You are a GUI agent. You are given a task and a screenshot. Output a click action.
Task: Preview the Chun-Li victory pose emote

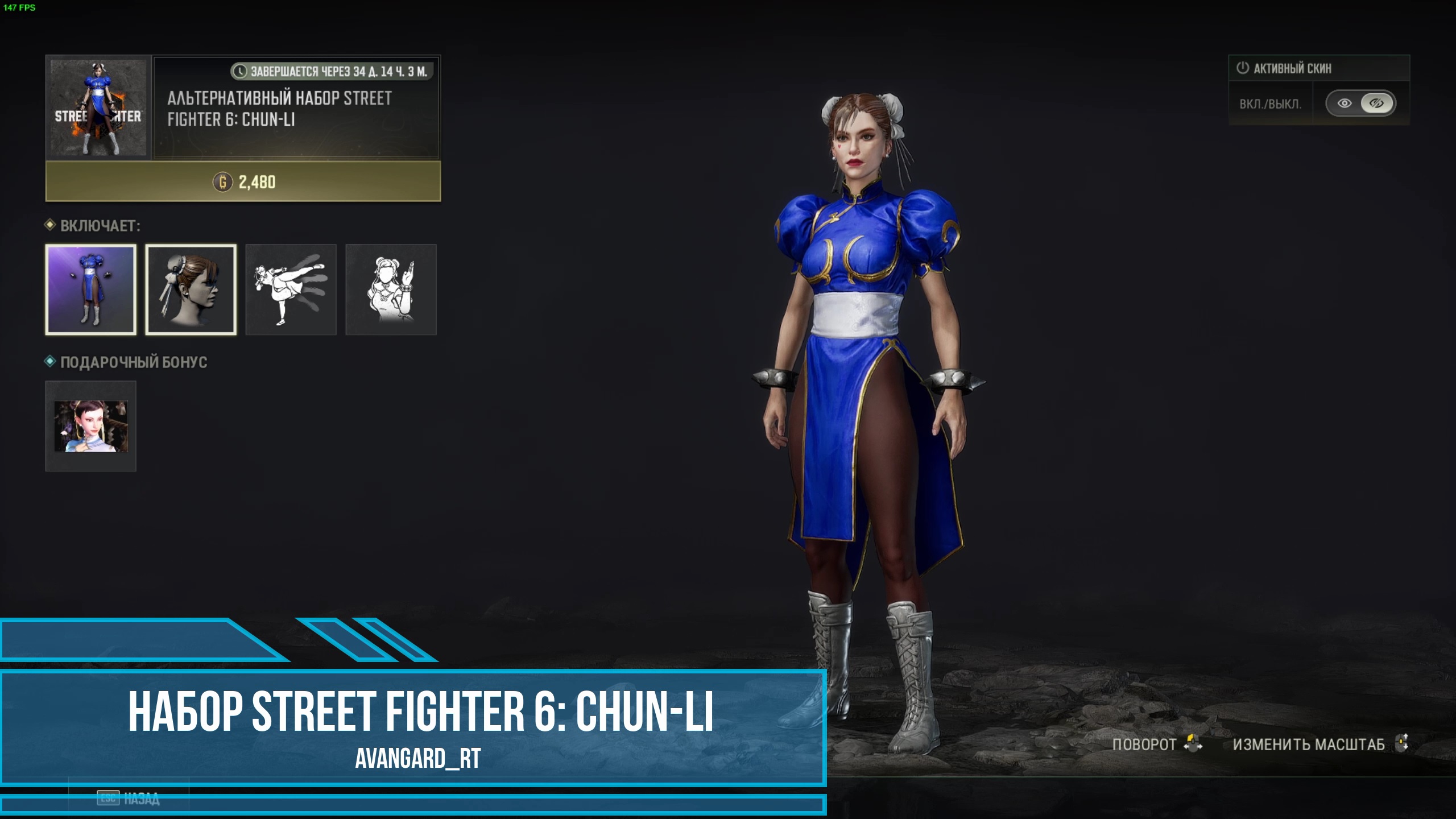point(391,289)
